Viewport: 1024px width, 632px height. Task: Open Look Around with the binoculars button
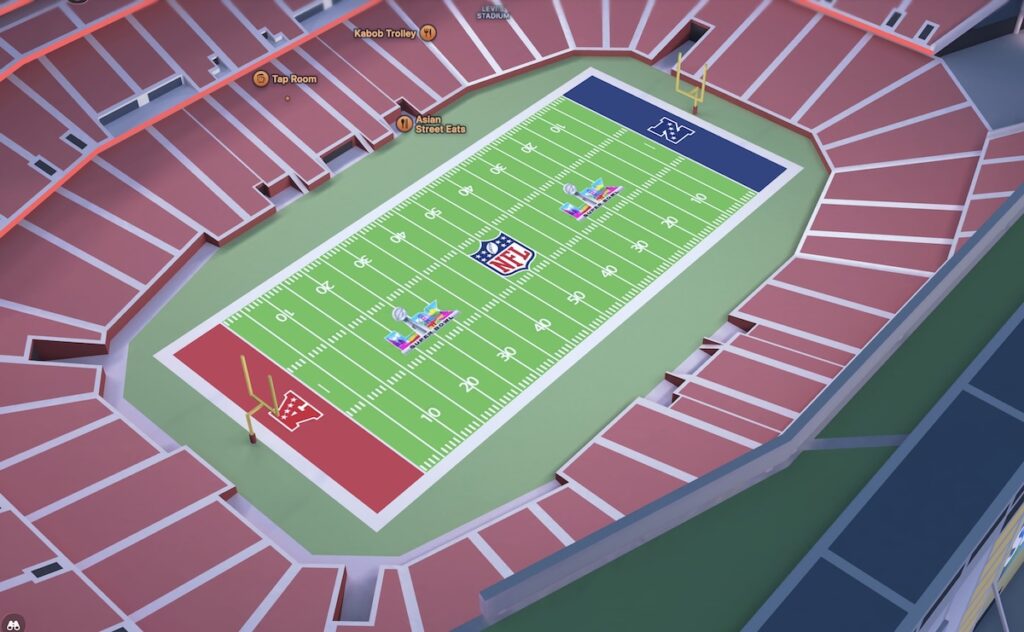[x=11, y=623]
